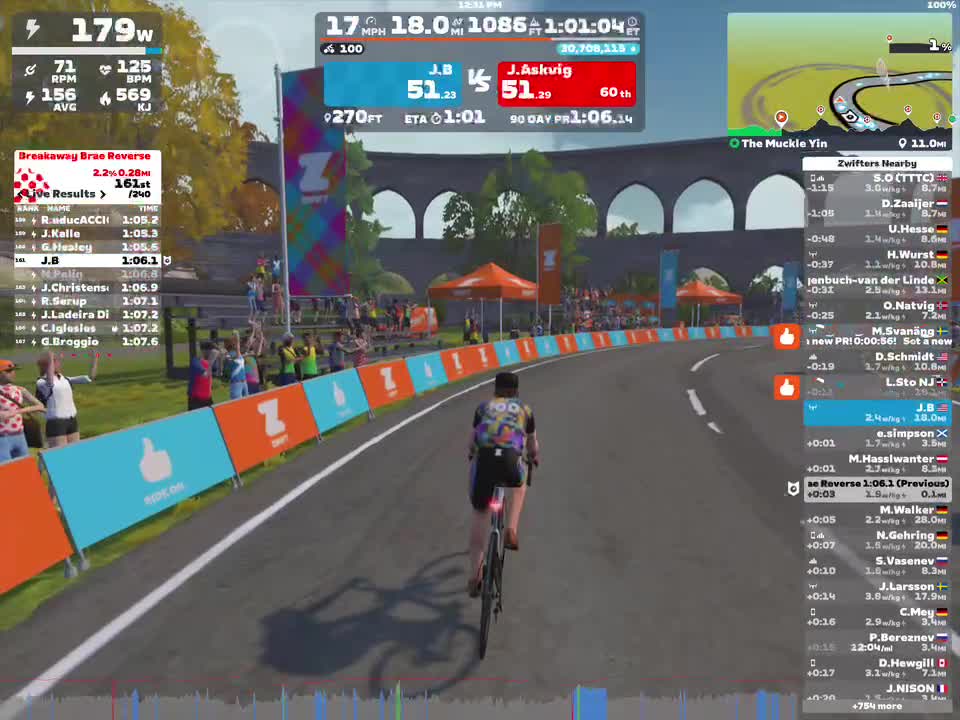Choose rider U.Hesse from nearby list

877,234
